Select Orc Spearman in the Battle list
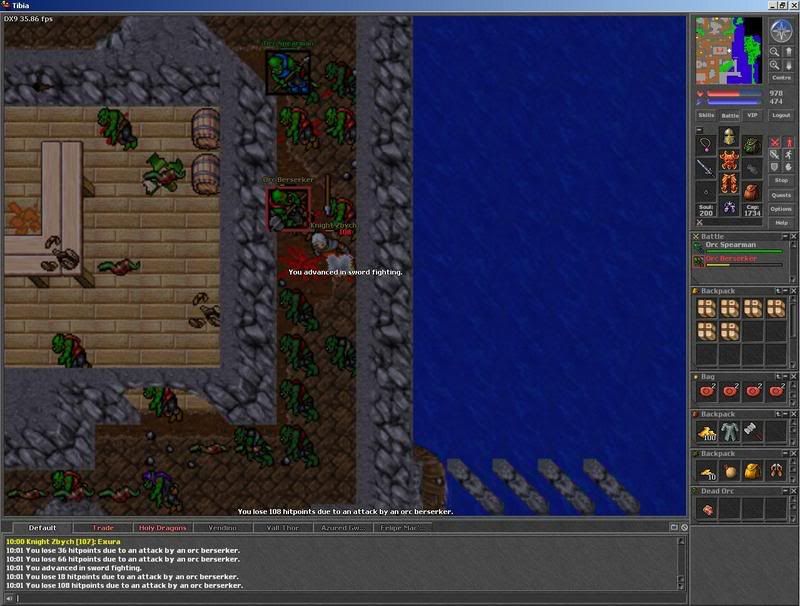 pyautogui.click(x=731, y=245)
